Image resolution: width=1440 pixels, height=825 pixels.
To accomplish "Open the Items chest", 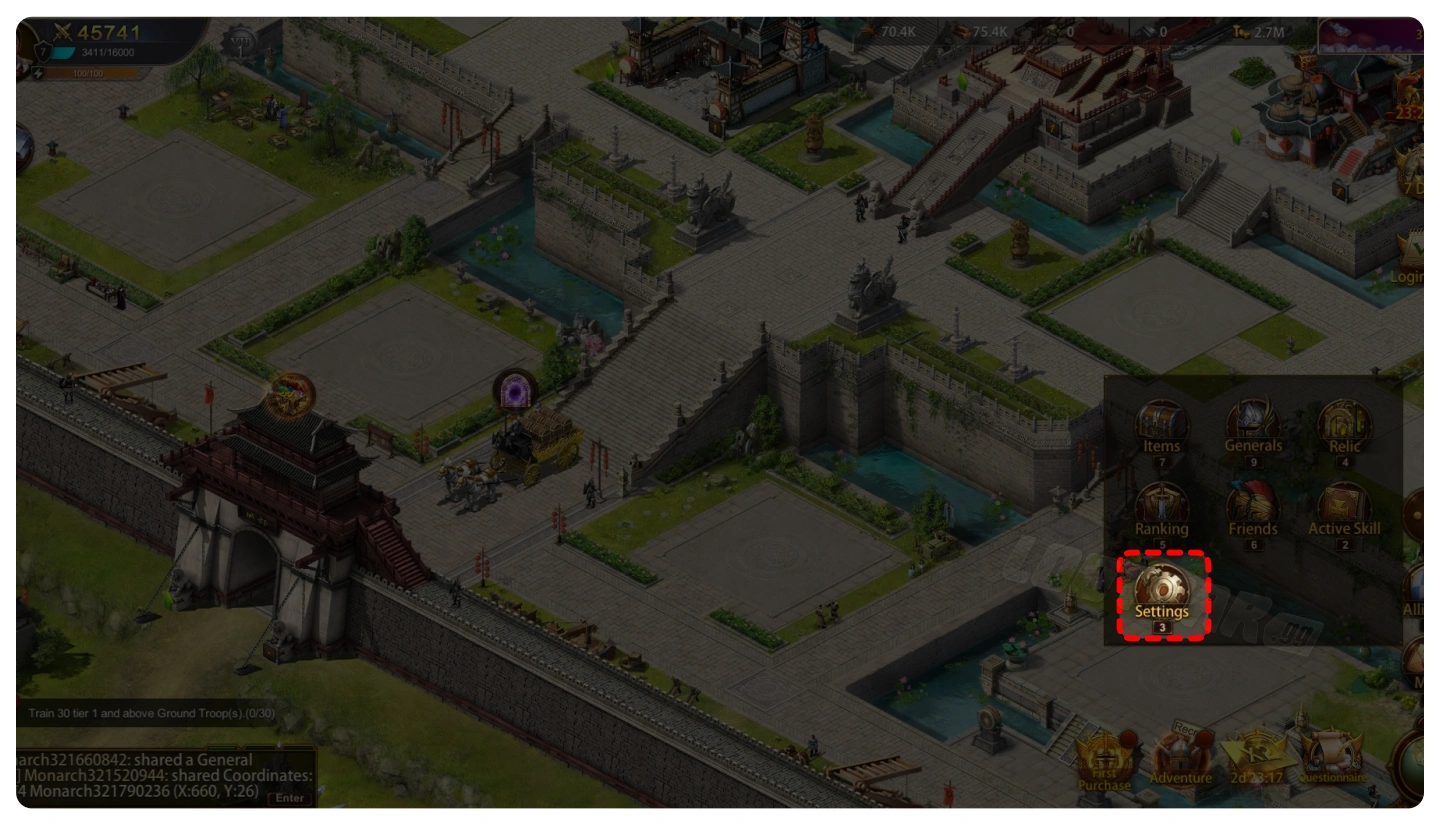I will pos(1161,430).
